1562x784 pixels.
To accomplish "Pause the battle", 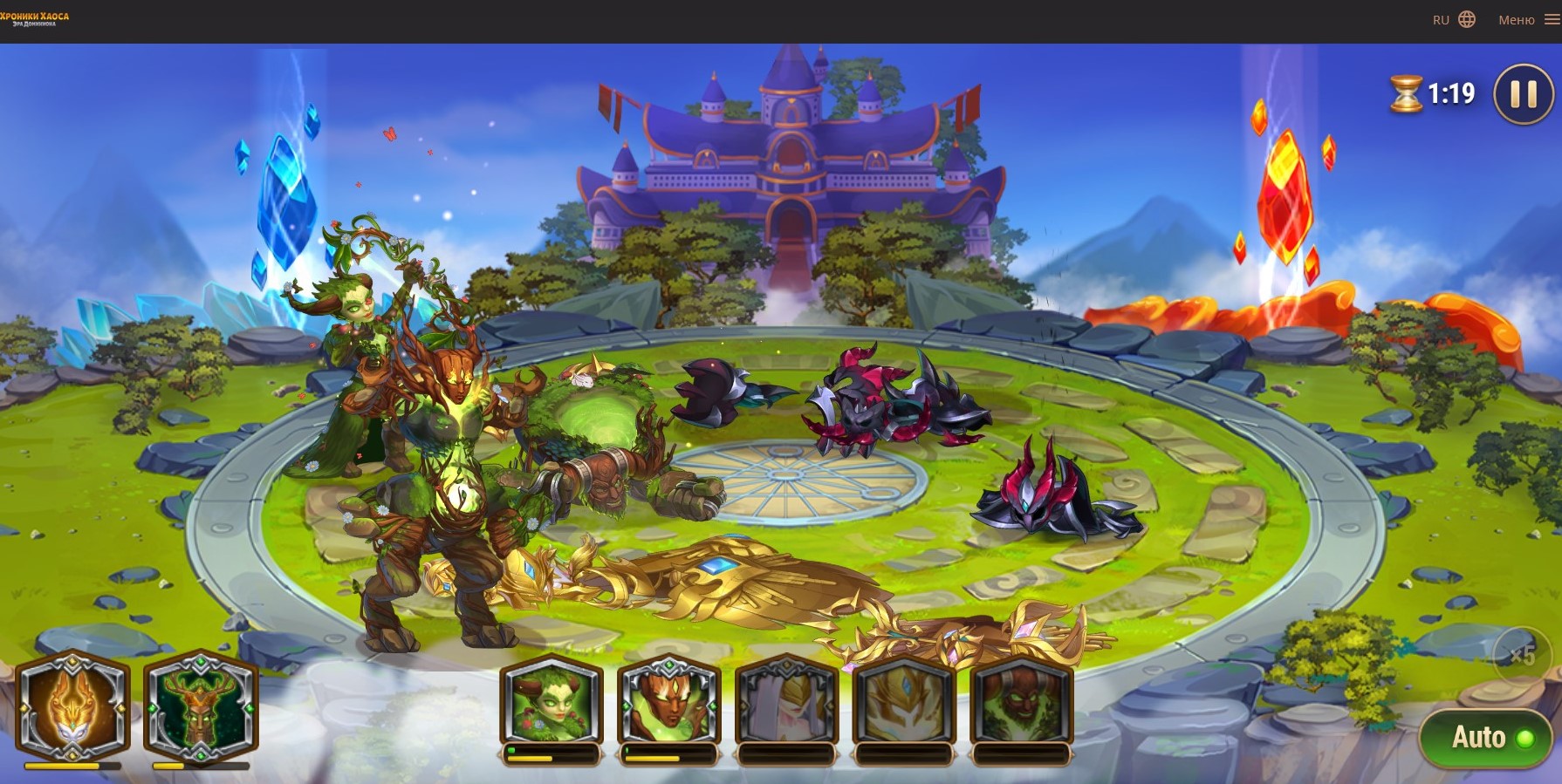I will (x=1524, y=94).
